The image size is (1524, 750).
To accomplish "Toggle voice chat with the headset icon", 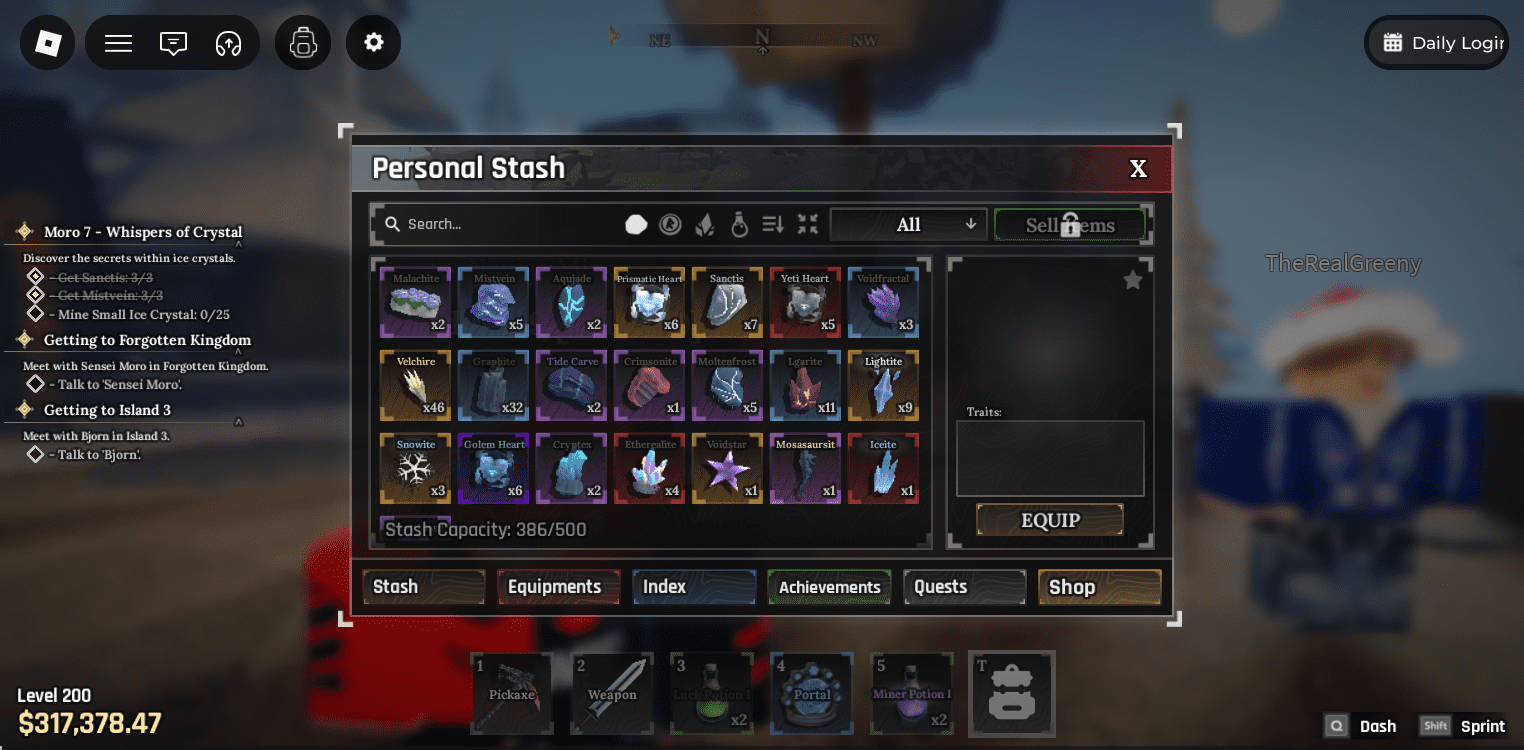I will point(227,42).
